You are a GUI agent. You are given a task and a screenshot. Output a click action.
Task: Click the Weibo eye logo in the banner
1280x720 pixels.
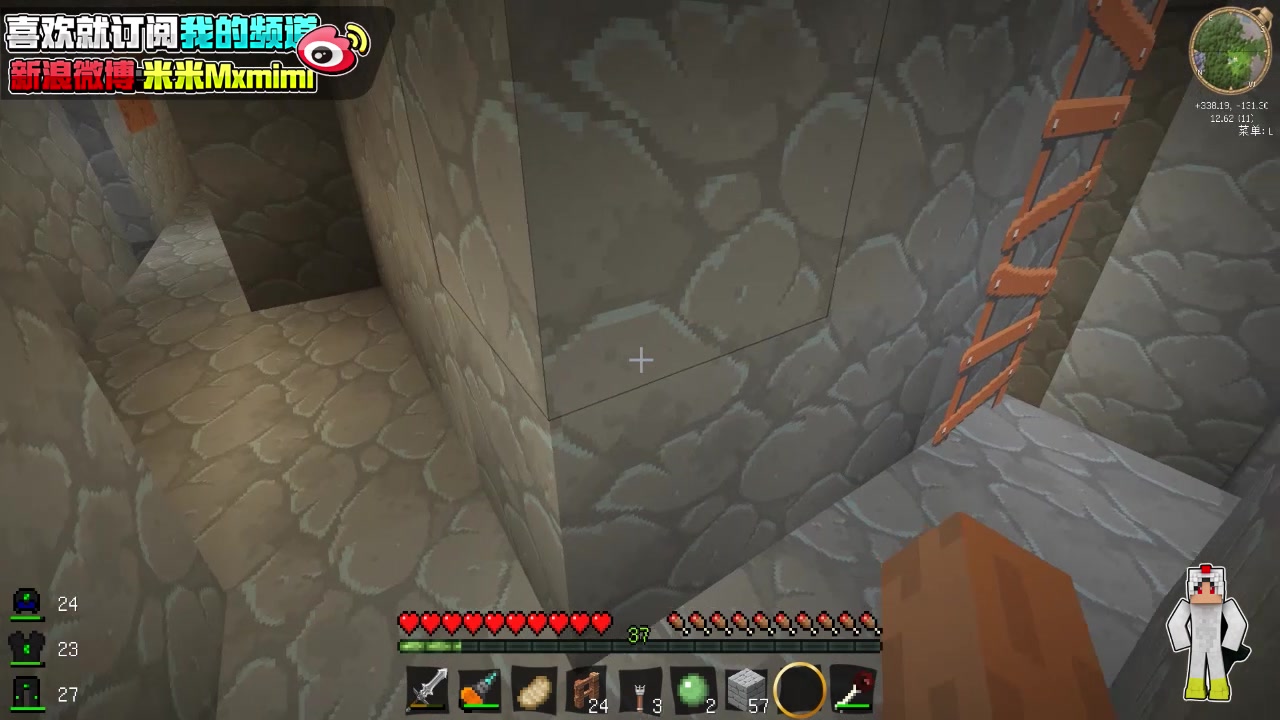(x=320, y=44)
